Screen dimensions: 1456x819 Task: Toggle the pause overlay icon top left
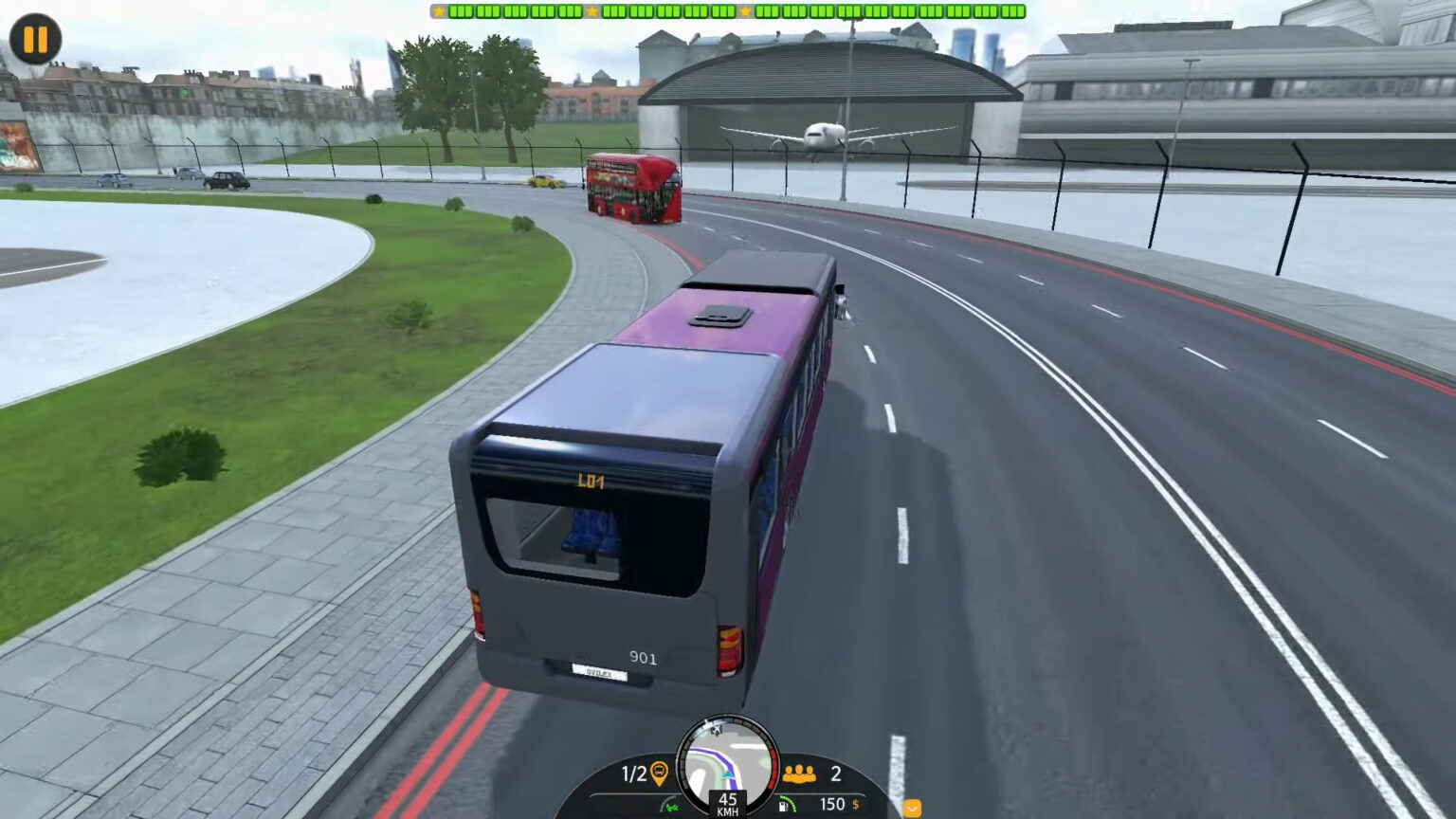coord(35,40)
